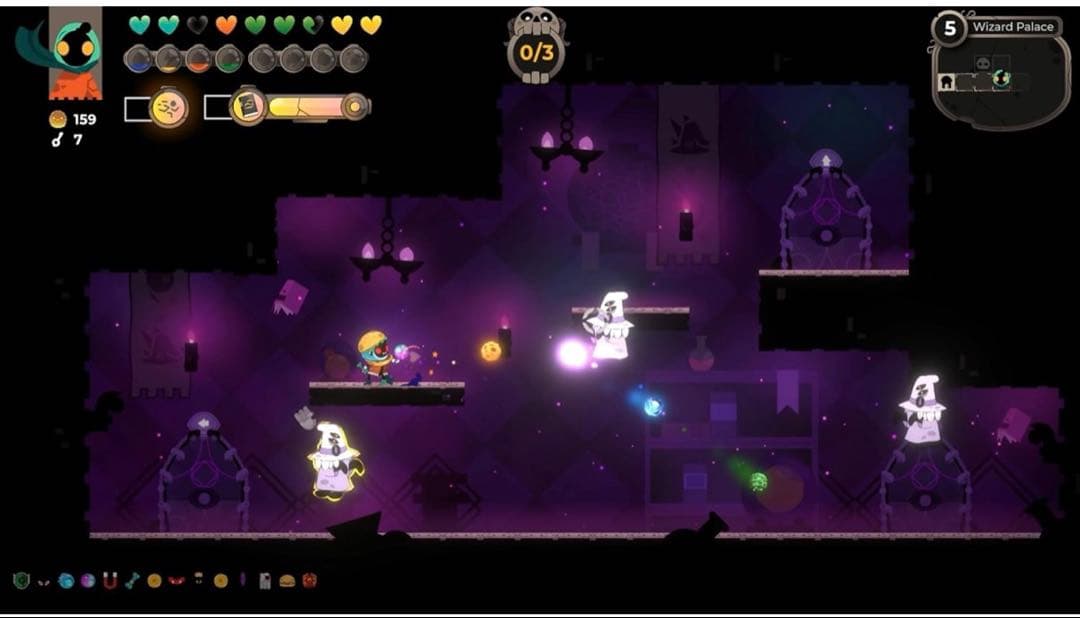Click the blue-filled potion orb slot
Viewport: 1080px width, 618px height.
point(138,60)
